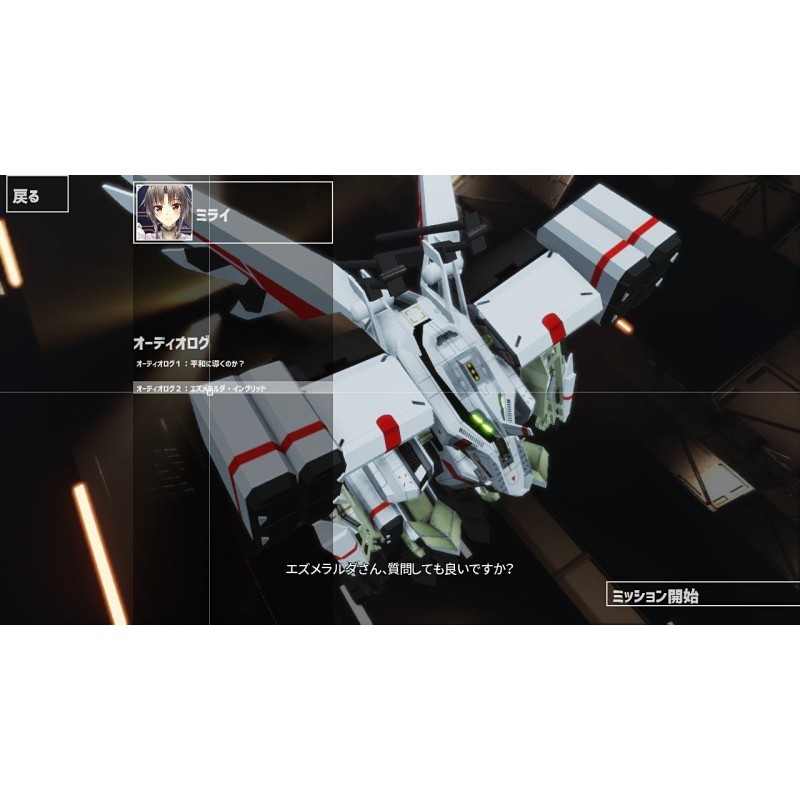Select Audio Log 2 エズメラルダ entry
The width and height of the screenshot is (800, 800).
click(x=200, y=387)
